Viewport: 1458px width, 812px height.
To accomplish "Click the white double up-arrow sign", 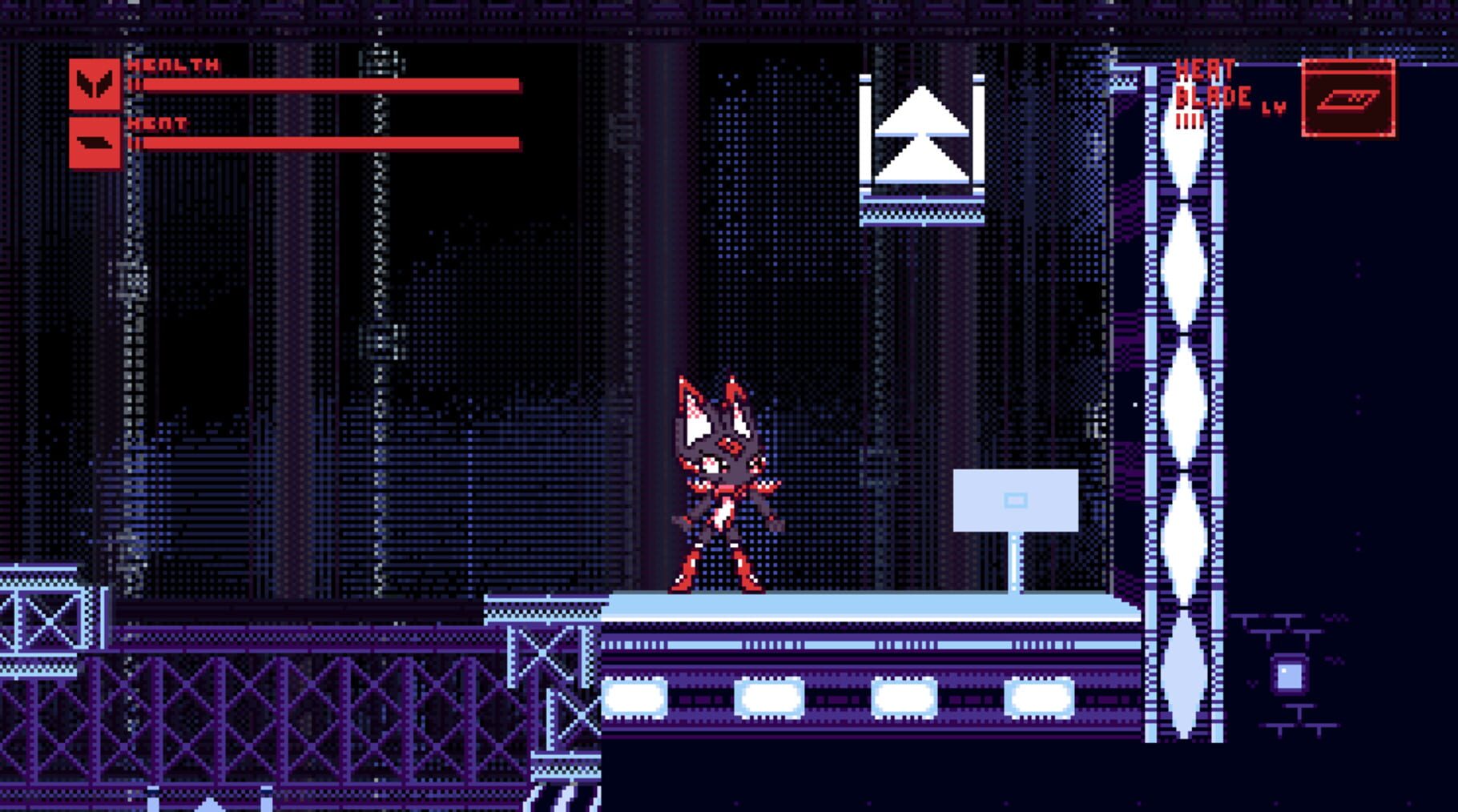I will tap(923, 132).
